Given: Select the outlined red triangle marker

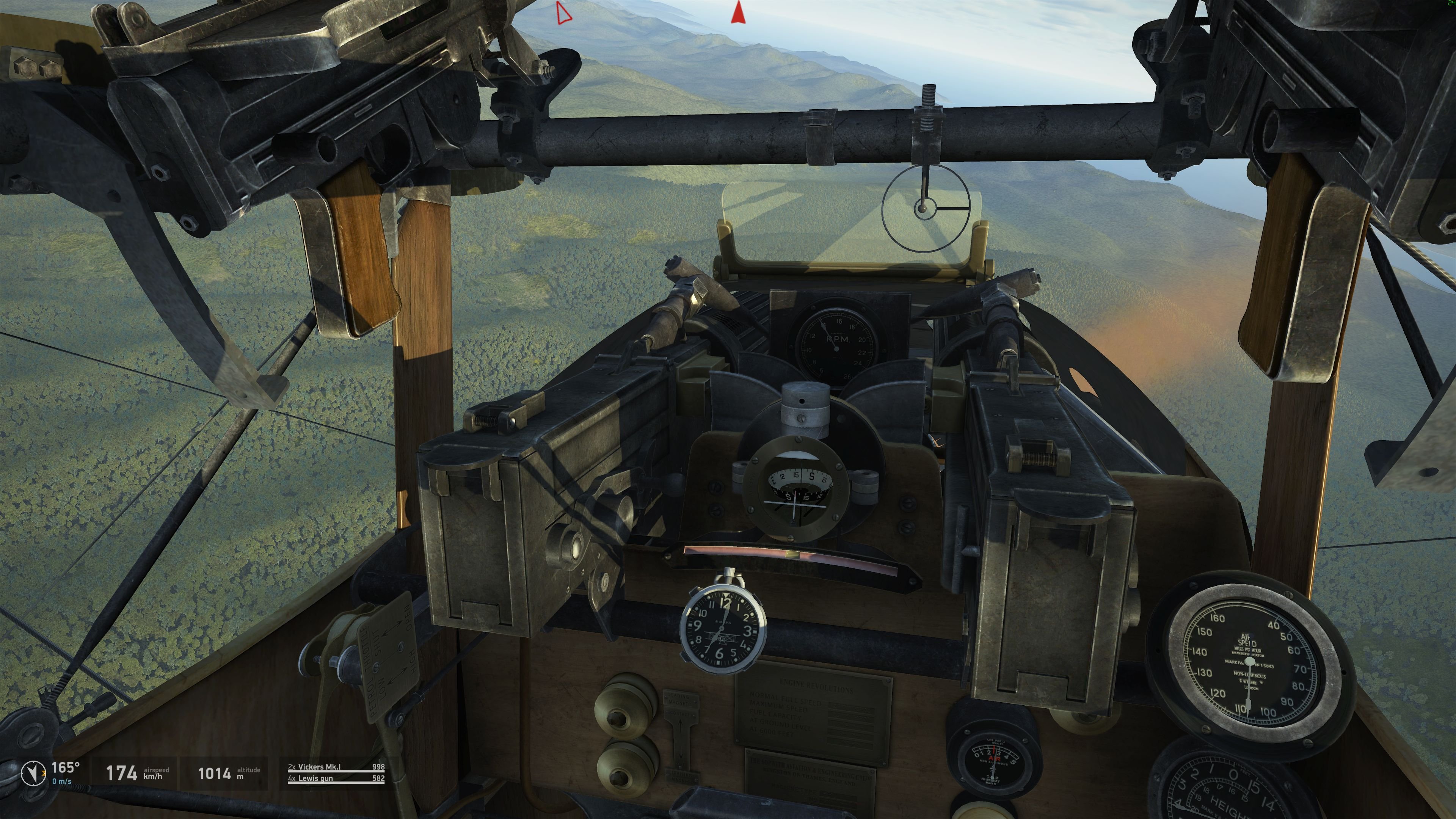Looking at the screenshot, I should pyautogui.click(x=563, y=13).
